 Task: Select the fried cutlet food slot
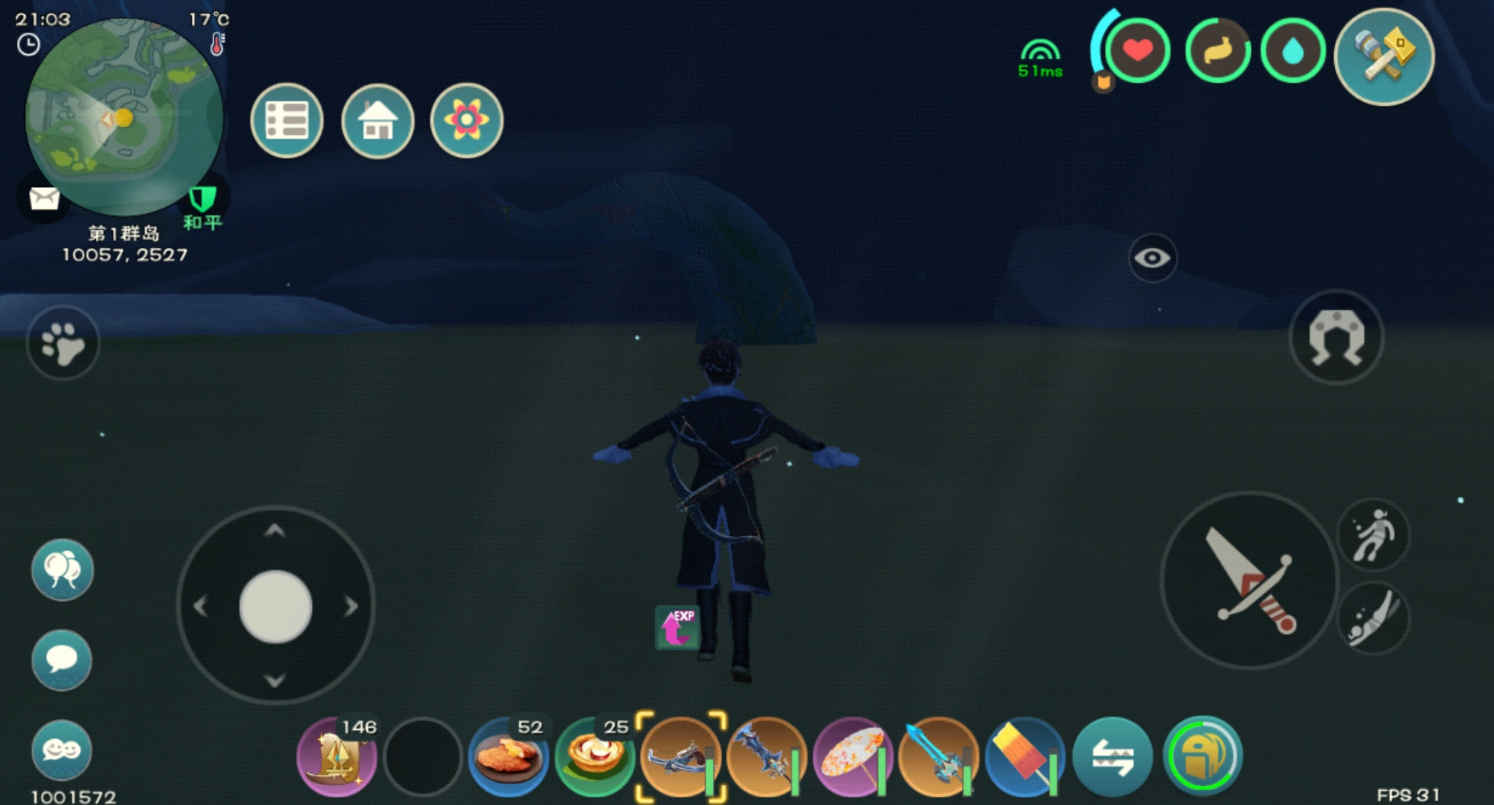[508, 757]
